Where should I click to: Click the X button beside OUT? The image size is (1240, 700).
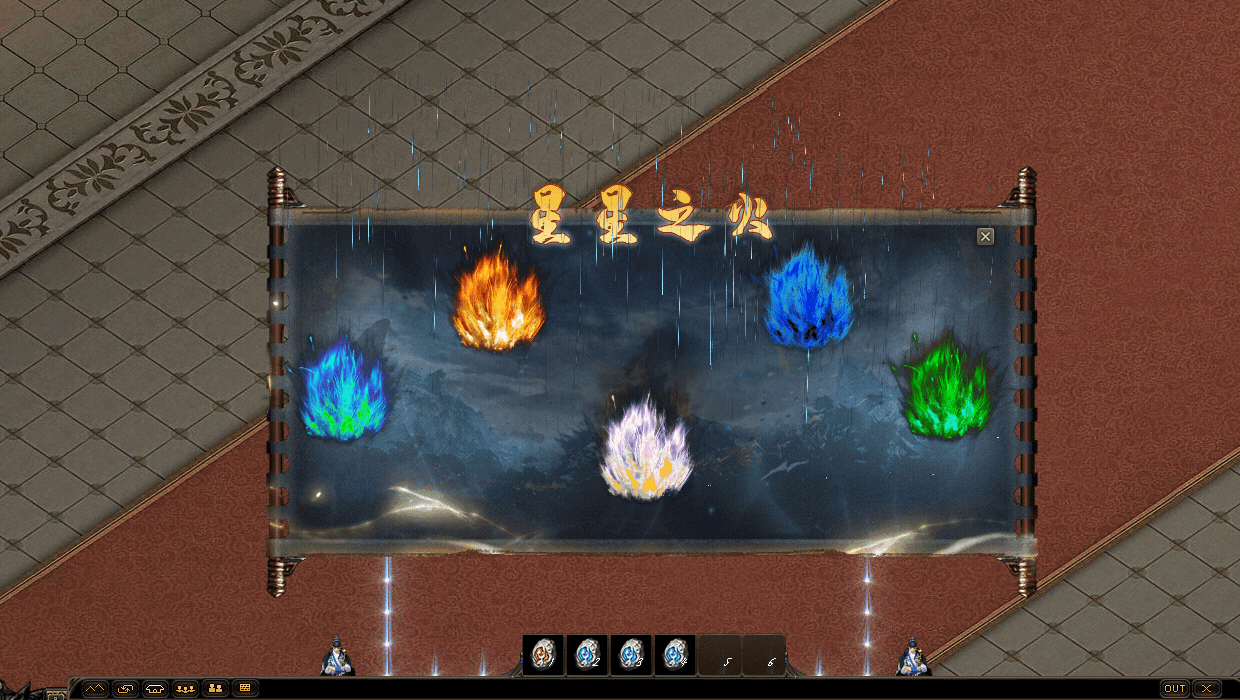click(1207, 688)
